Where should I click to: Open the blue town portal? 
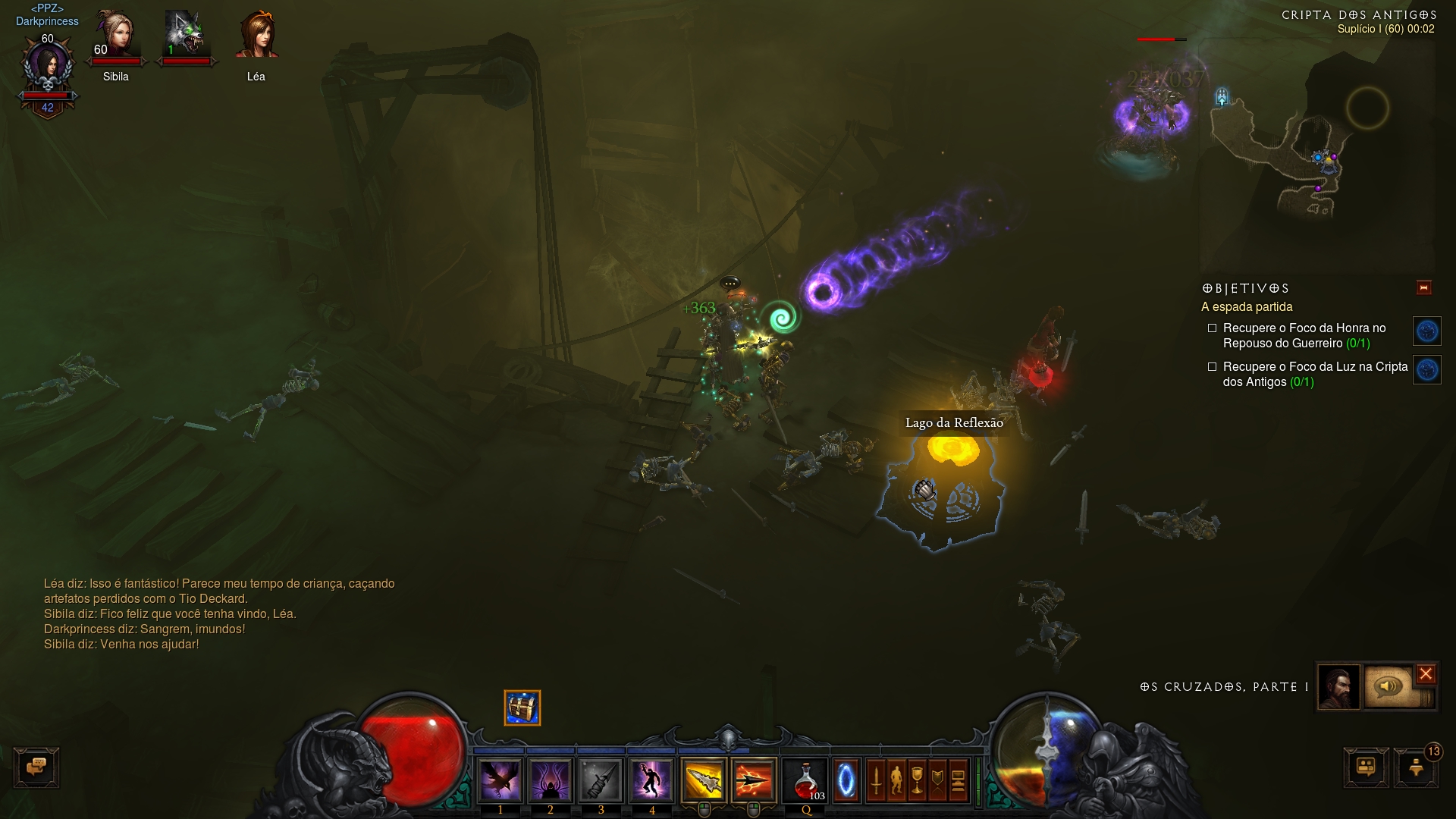(x=846, y=780)
